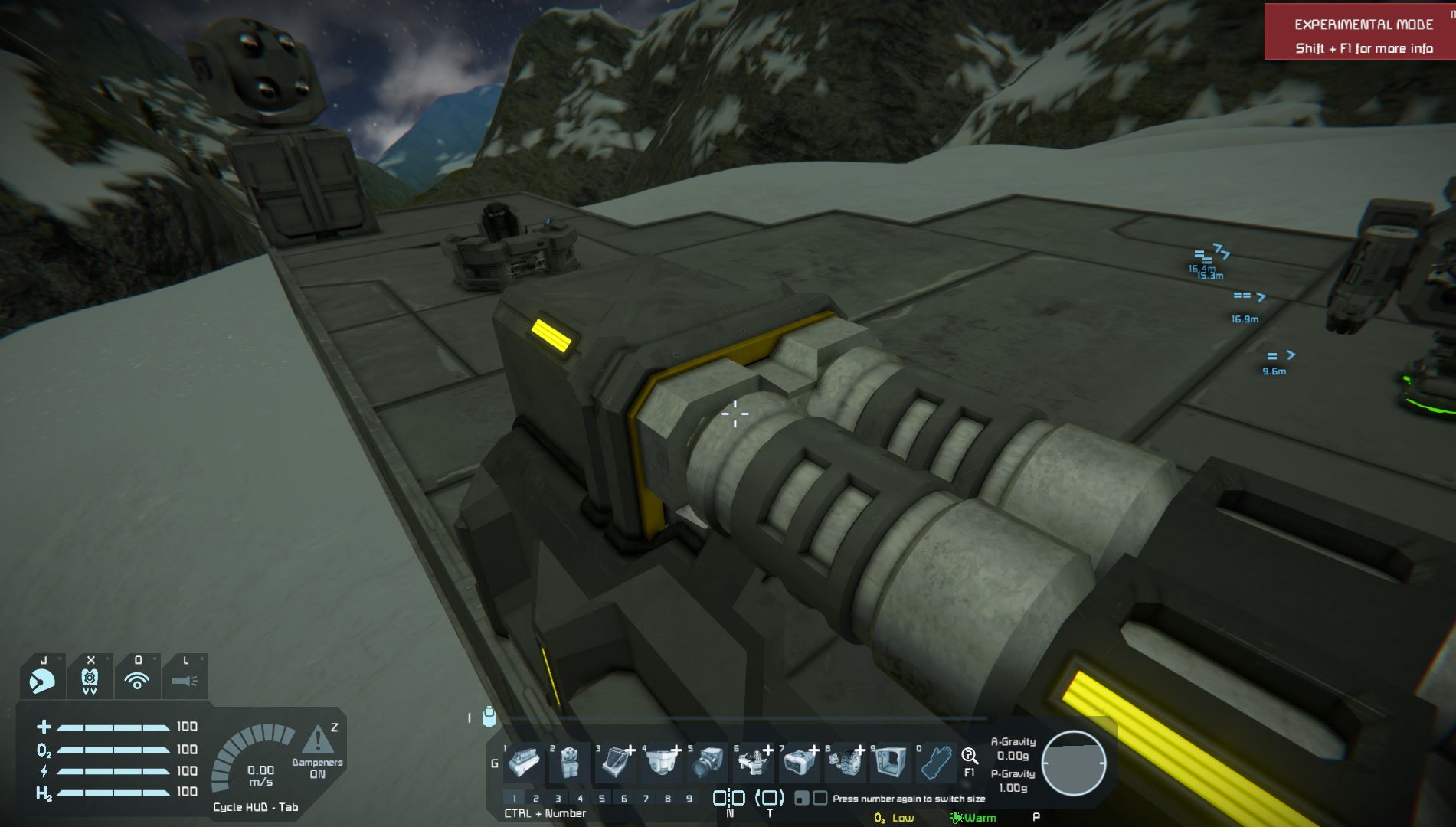Toggle the jetpack icon
The width and height of the screenshot is (1456, 827).
tap(90, 679)
